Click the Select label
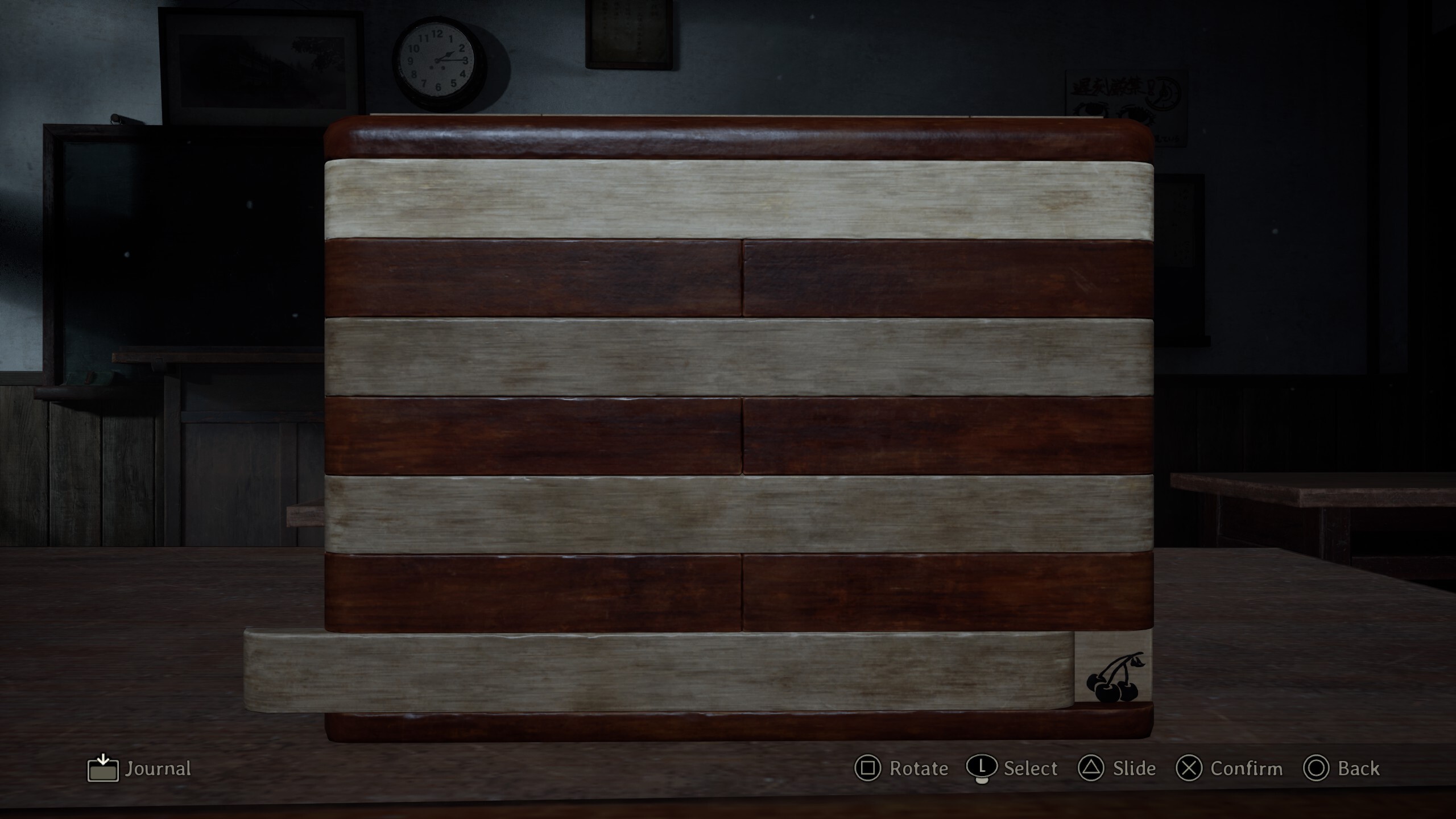 (1031, 769)
